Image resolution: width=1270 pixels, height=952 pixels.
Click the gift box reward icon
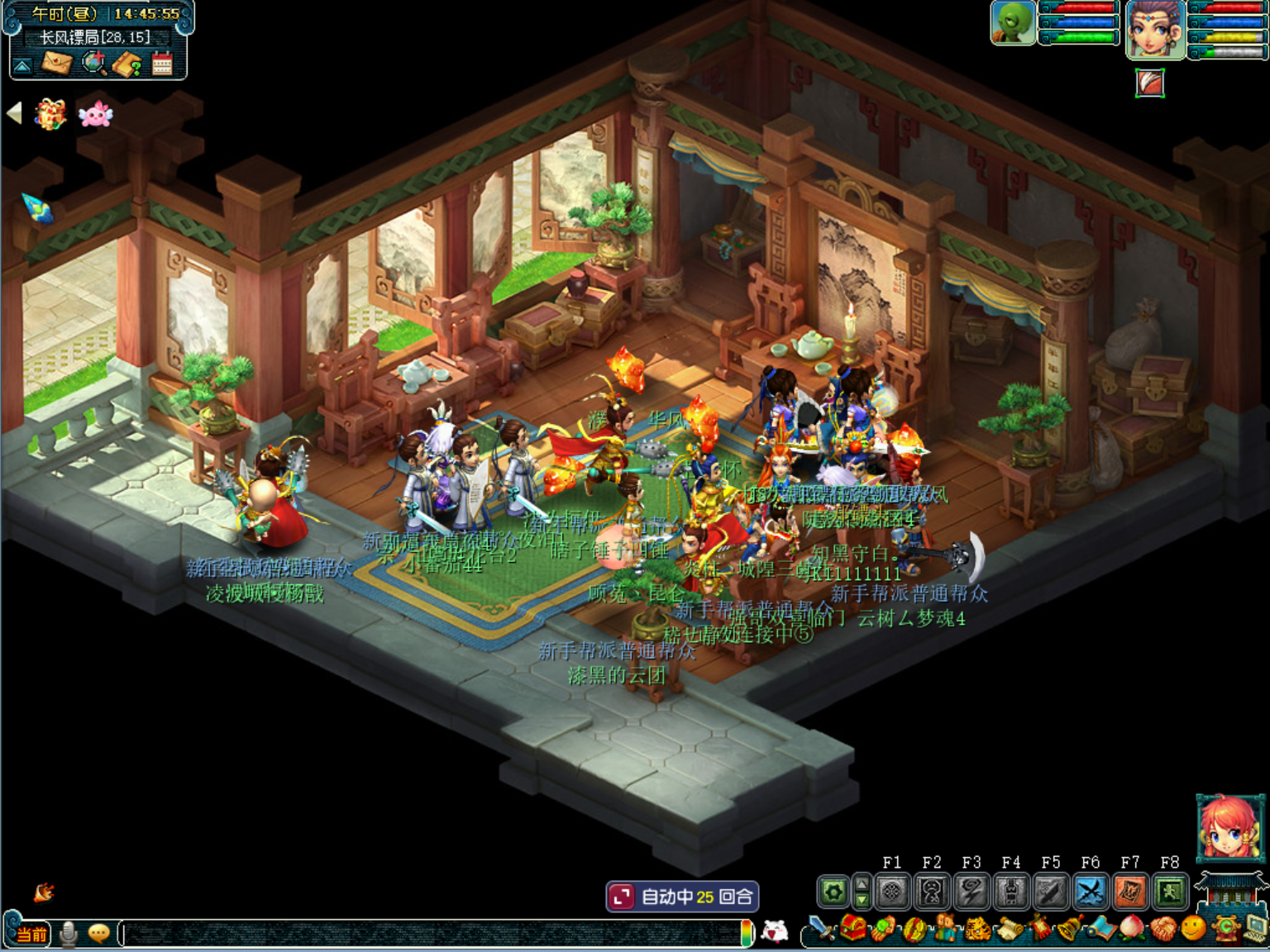50,114
